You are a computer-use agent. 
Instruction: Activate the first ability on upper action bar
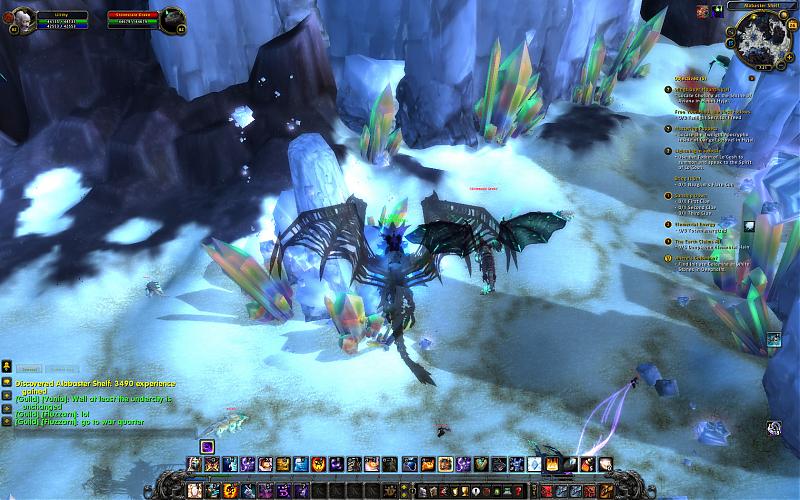(x=193, y=464)
